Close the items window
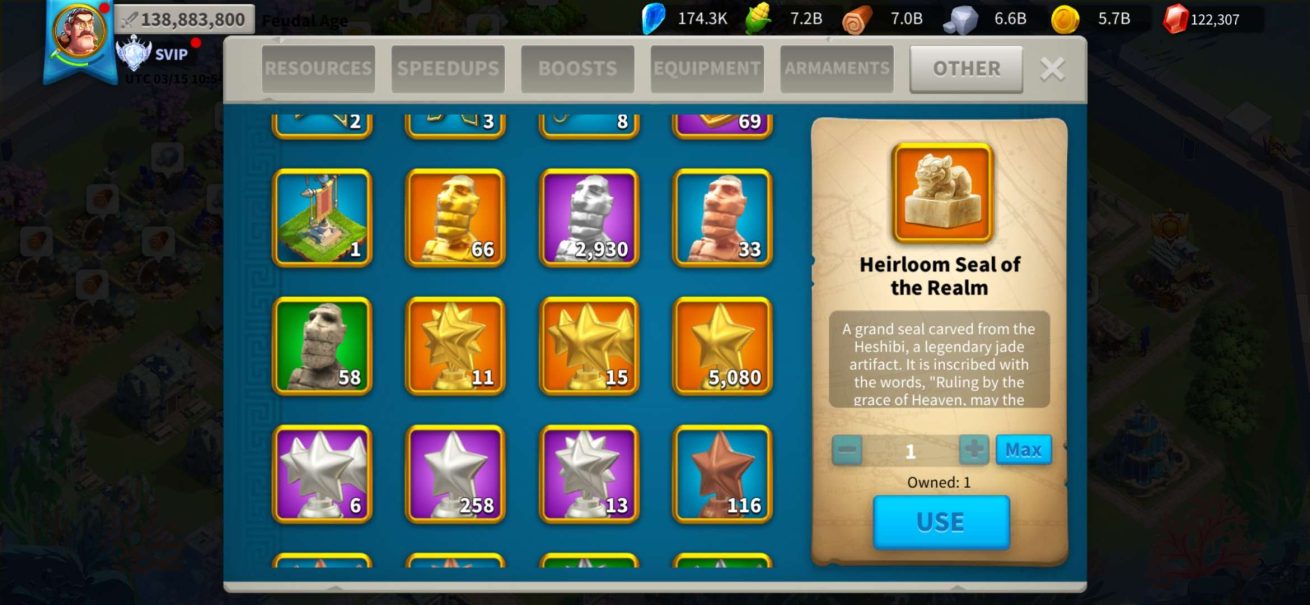The height and width of the screenshot is (605, 1310). click(x=1052, y=69)
